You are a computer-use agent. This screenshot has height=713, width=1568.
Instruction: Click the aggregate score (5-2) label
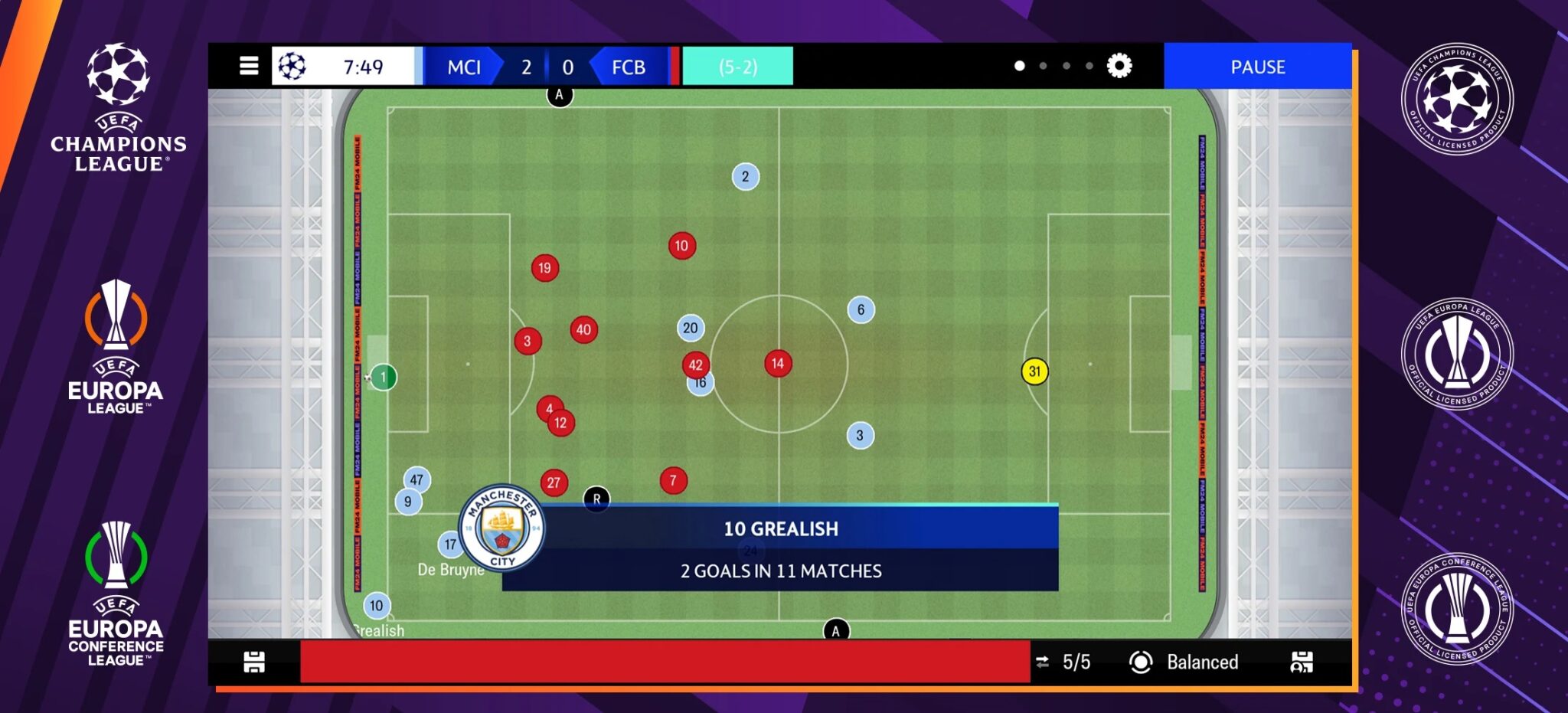coord(737,67)
